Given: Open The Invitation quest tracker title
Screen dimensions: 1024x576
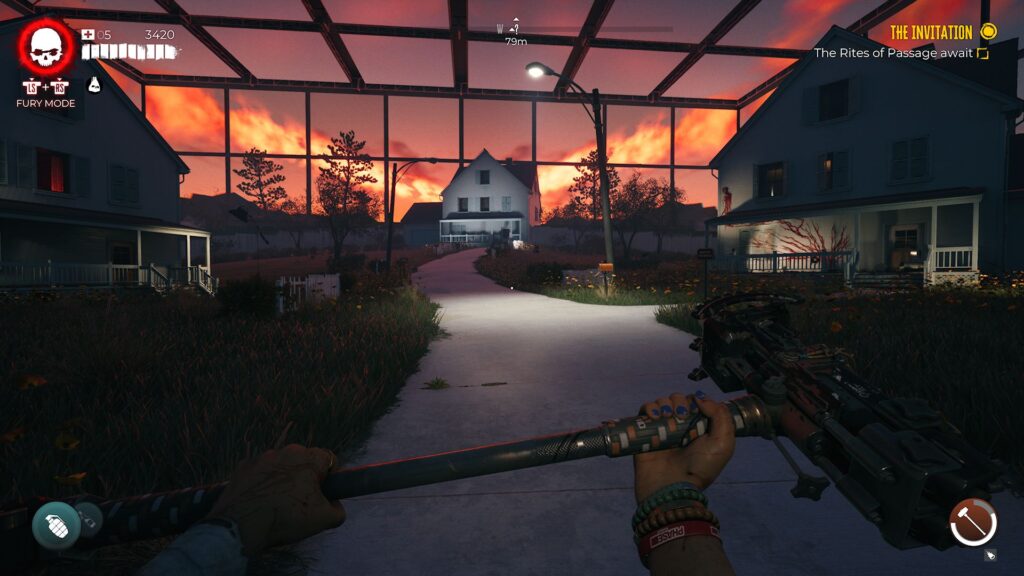Looking at the screenshot, I should pos(931,32).
